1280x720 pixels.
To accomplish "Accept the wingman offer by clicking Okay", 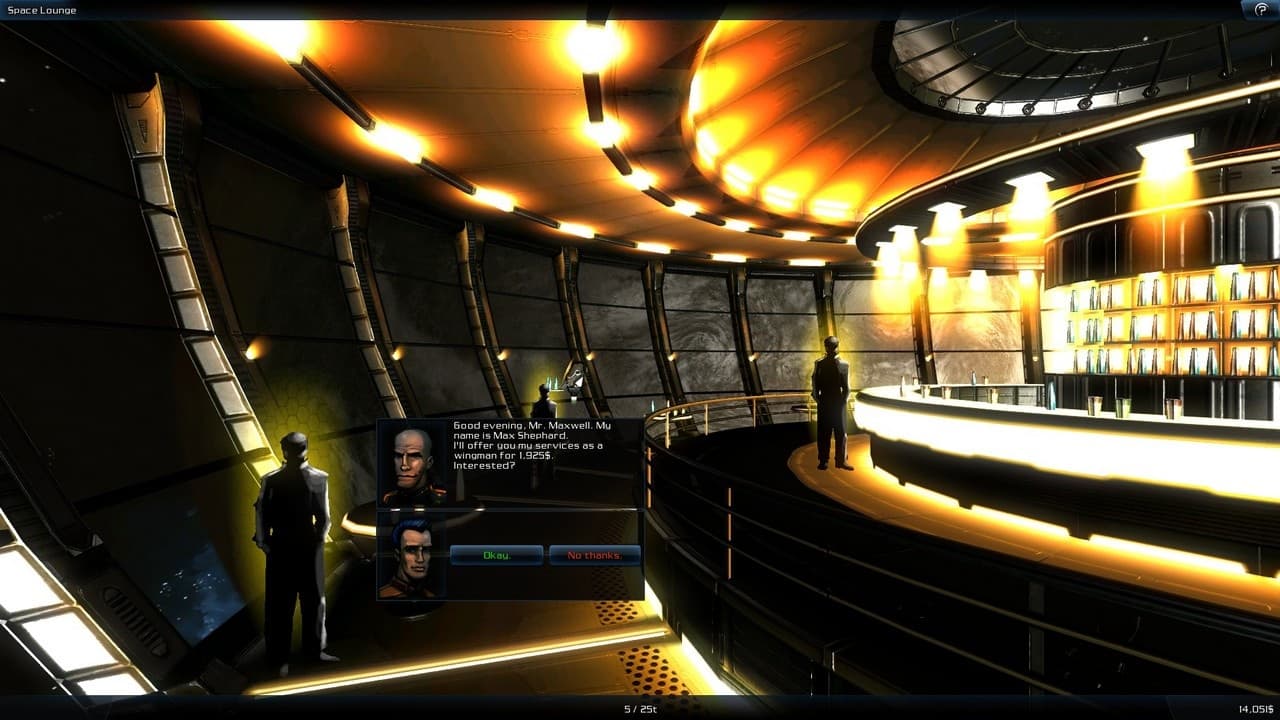I will [x=497, y=556].
